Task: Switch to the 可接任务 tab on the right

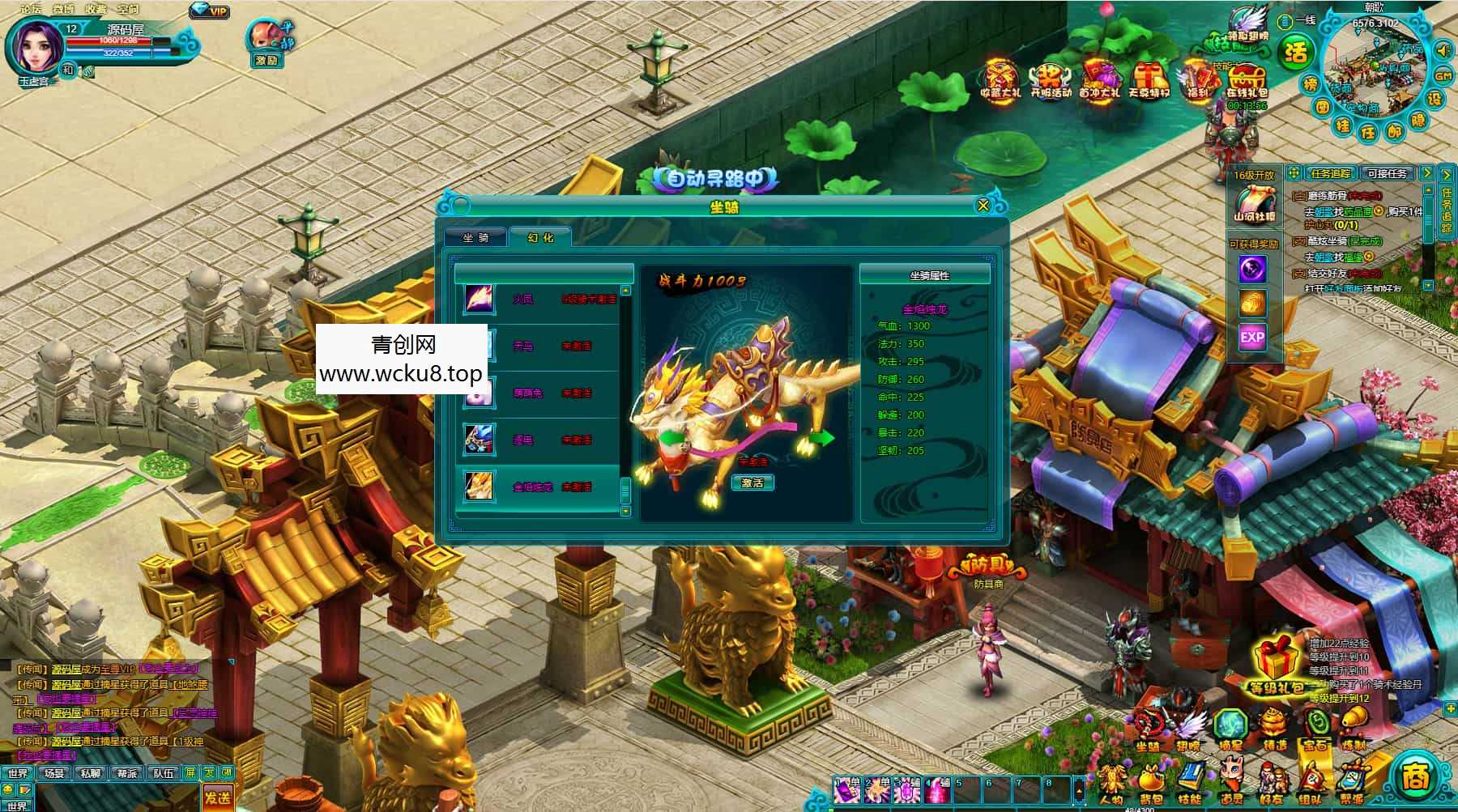Action: (x=1388, y=173)
